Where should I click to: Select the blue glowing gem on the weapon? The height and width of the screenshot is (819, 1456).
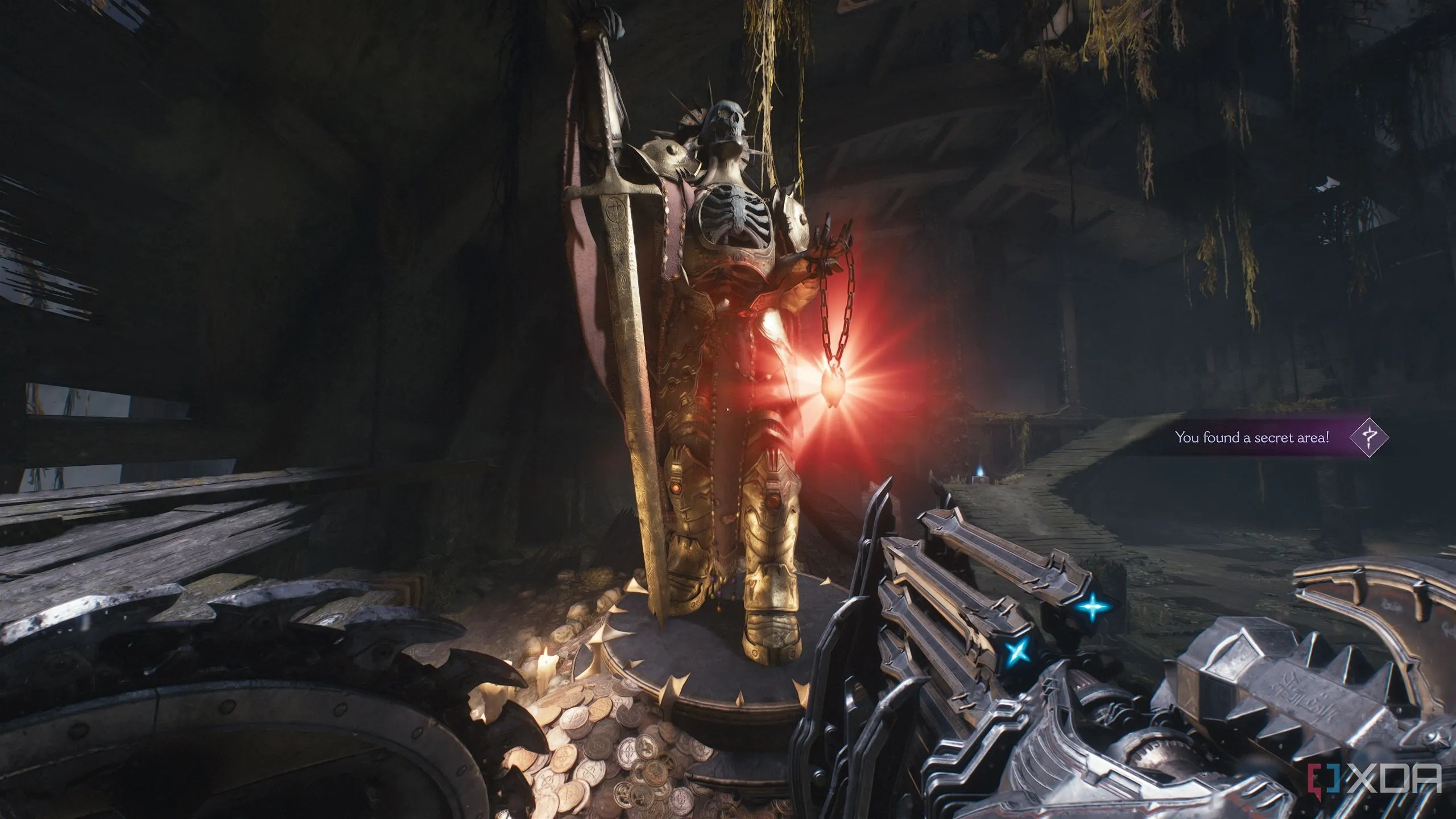coord(1093,608)
